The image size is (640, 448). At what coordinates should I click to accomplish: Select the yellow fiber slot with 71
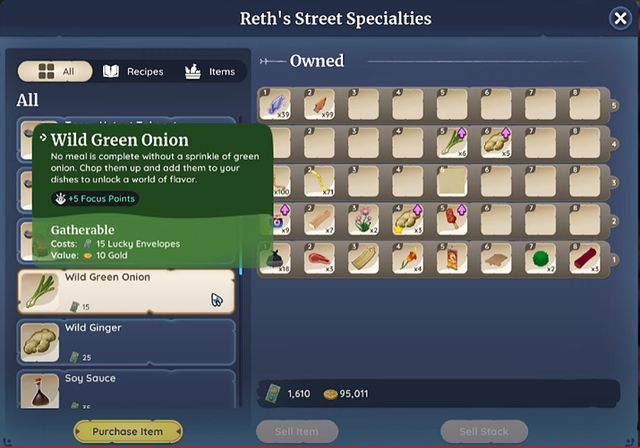pyautogui.click(x=320, y=180)
